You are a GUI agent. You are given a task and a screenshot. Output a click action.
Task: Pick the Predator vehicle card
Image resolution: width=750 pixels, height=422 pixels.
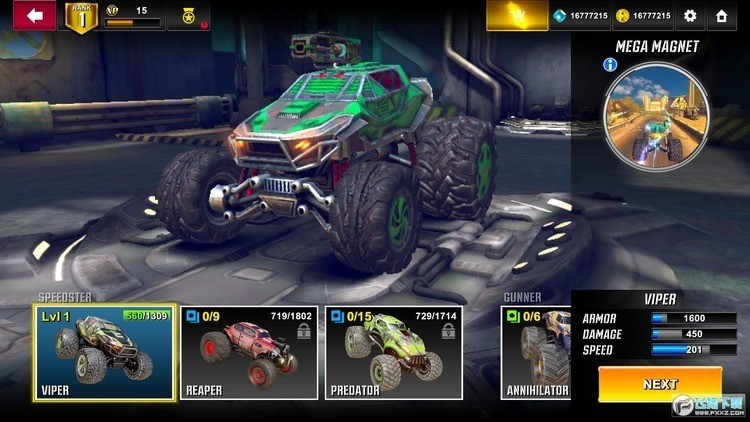(x=394, y=351)
